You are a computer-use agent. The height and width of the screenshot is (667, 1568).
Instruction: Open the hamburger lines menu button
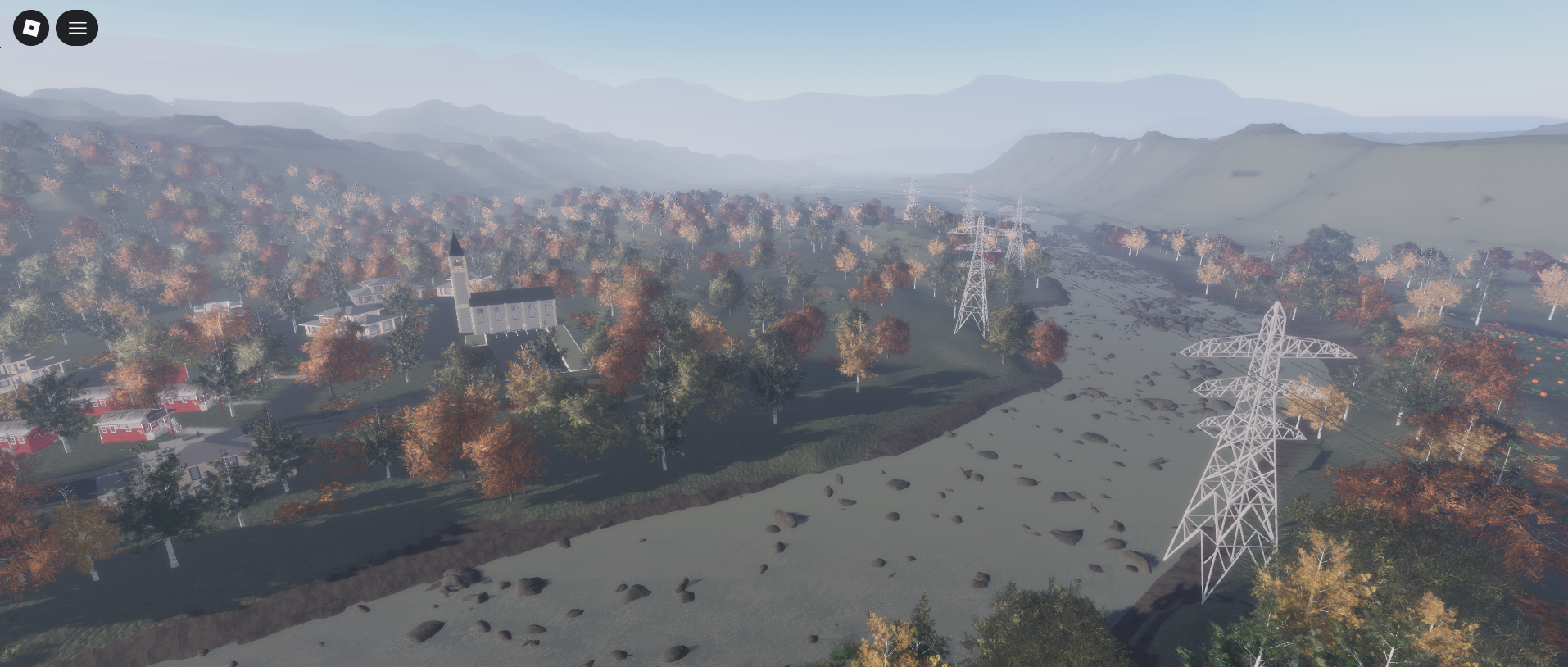coord(77,28)
